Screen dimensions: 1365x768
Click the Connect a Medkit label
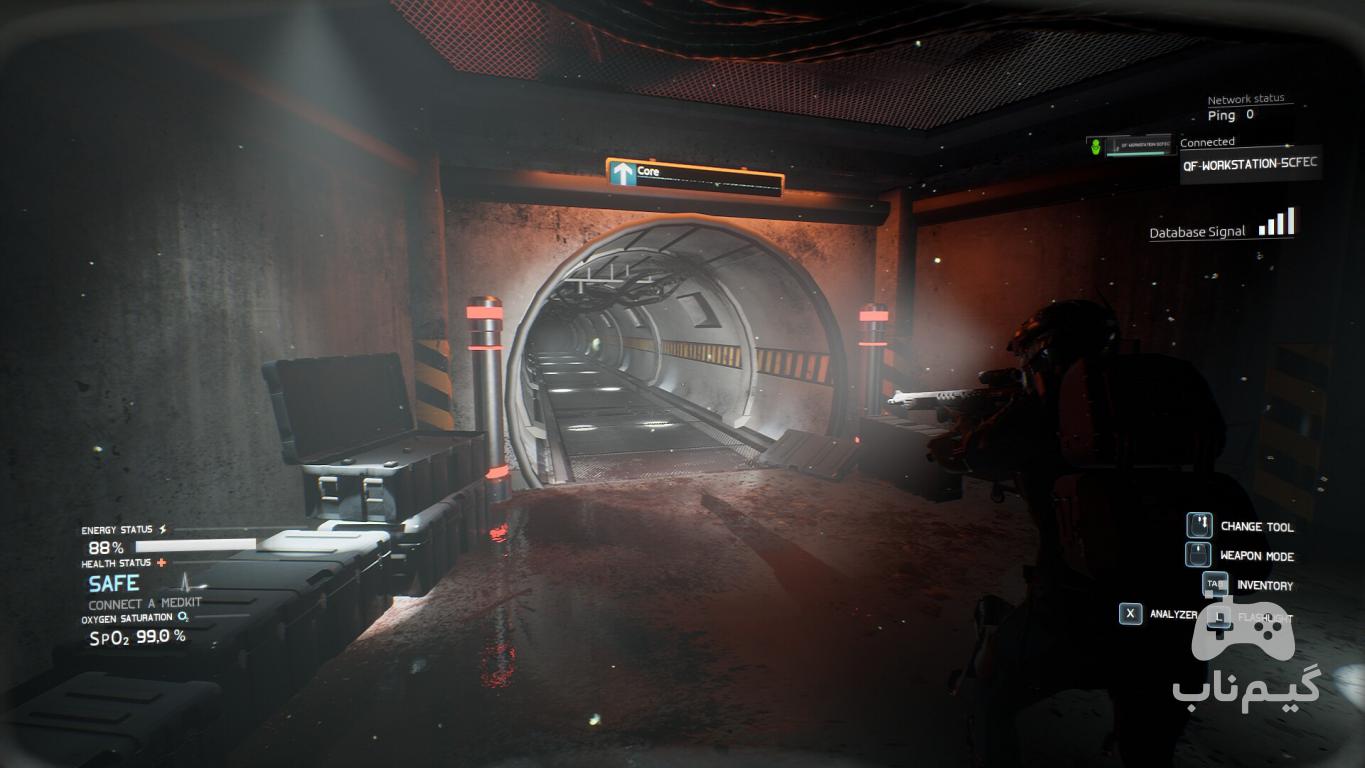[145, 604]
